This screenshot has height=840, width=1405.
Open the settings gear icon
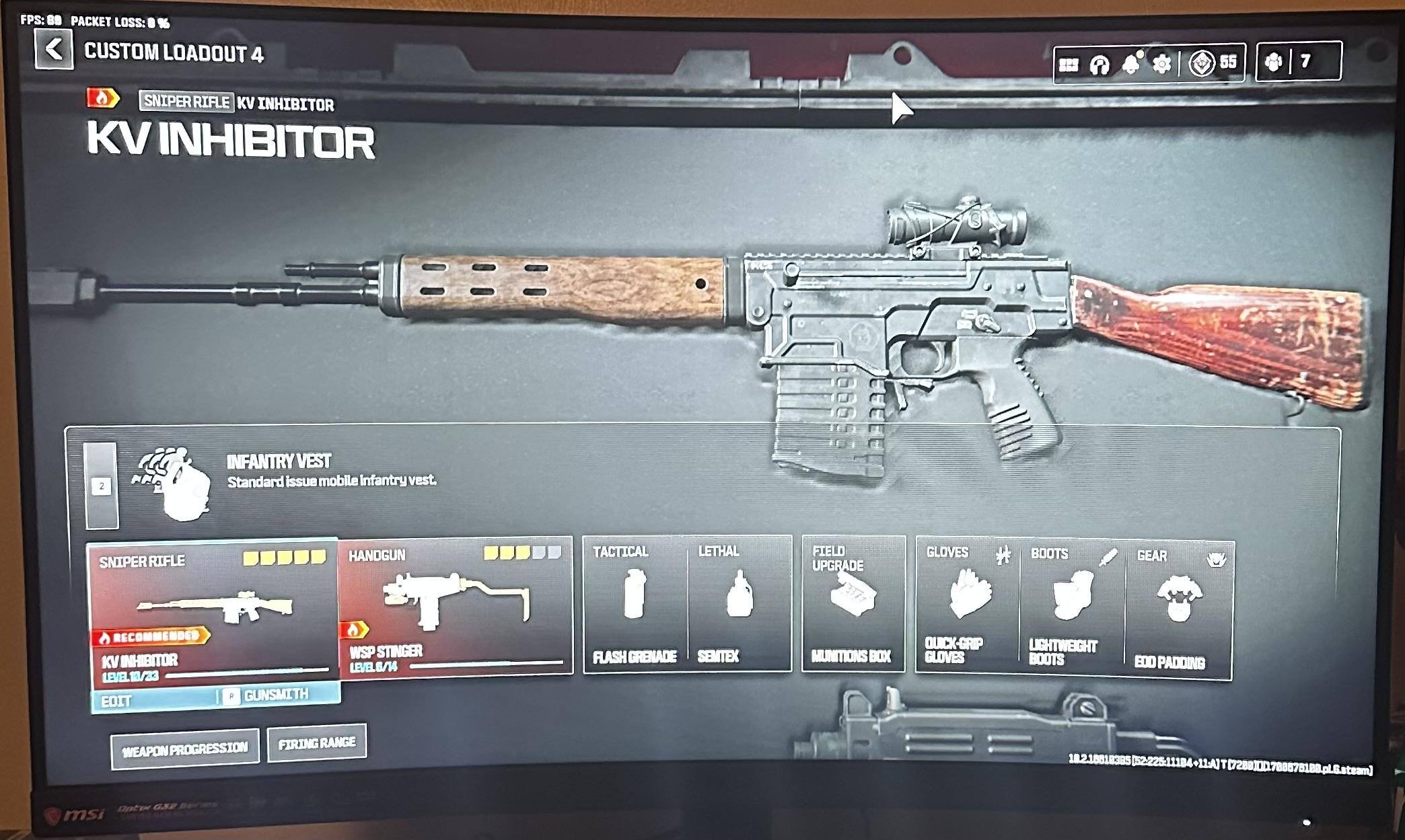[1162, 64]
